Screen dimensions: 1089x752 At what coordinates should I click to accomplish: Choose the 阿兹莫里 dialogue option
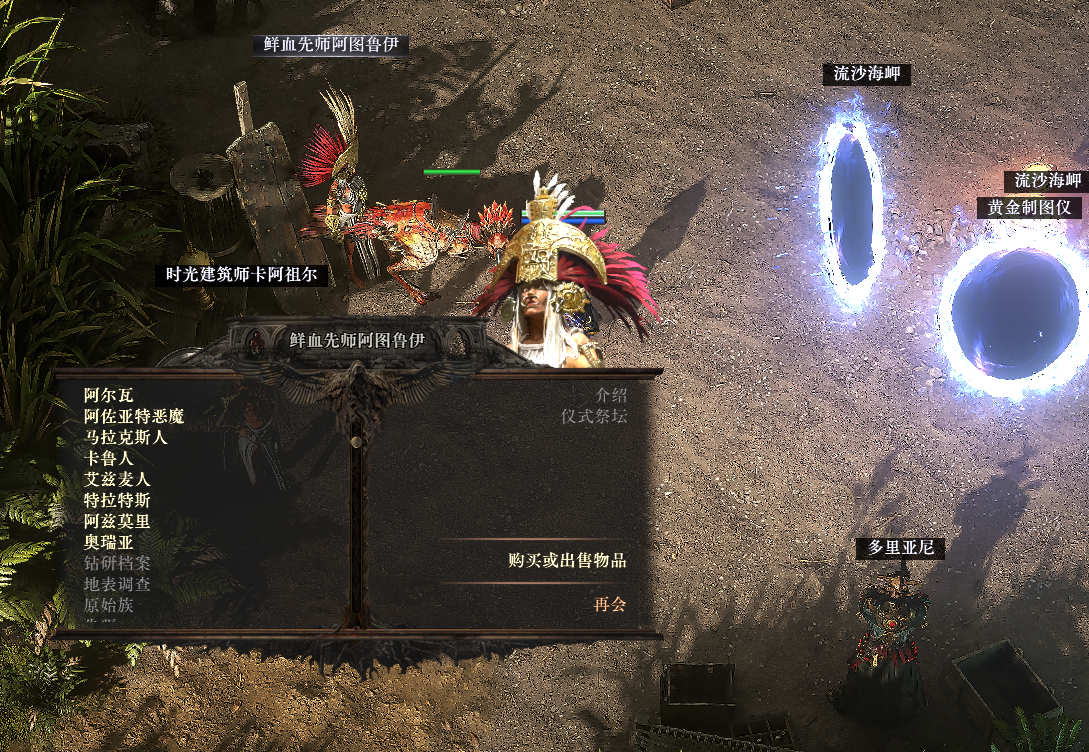(x=117, y=521)
